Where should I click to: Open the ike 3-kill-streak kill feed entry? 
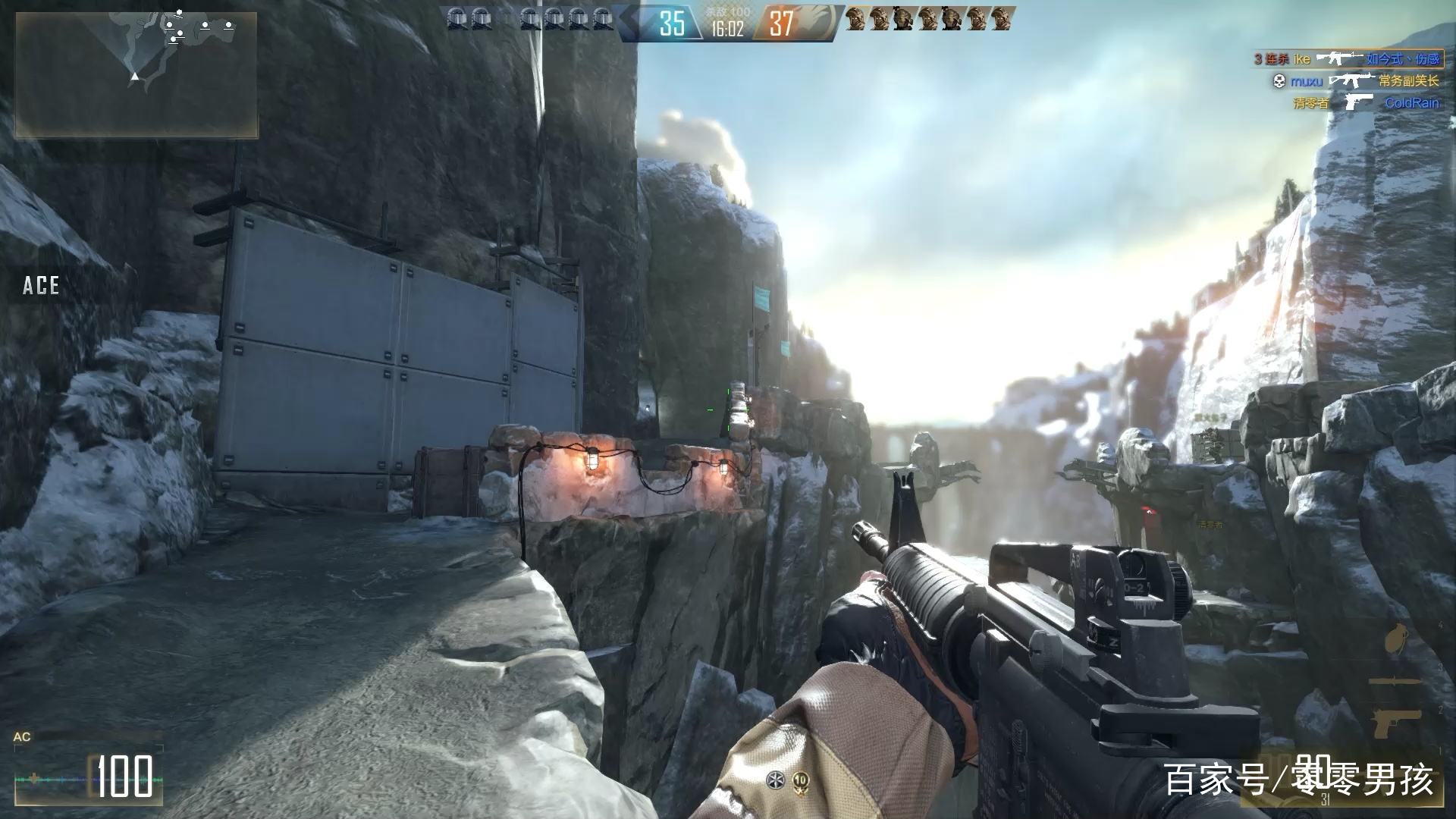(x=1346, y=58)
